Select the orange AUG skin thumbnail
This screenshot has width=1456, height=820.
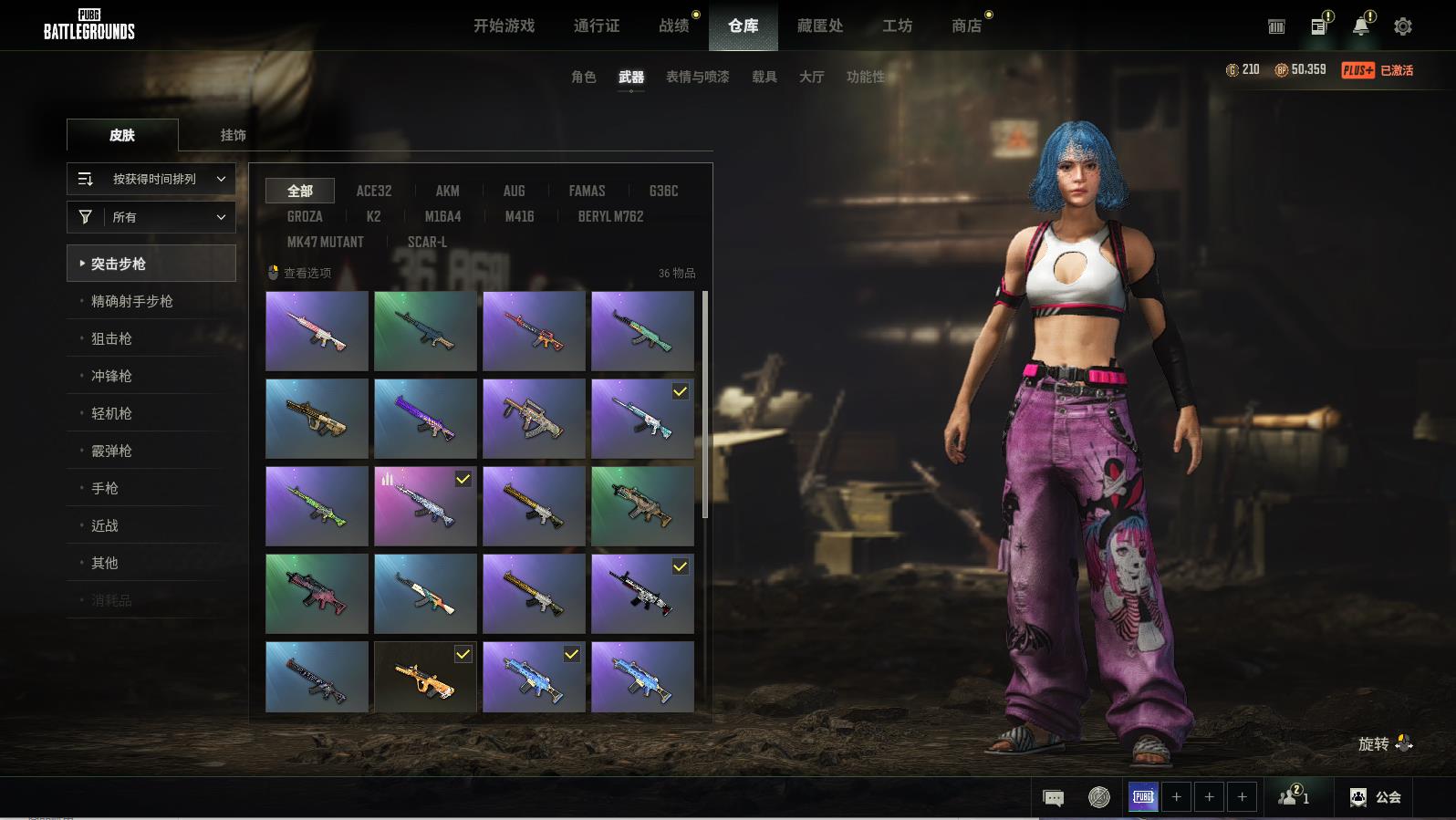tap(425, 678)
